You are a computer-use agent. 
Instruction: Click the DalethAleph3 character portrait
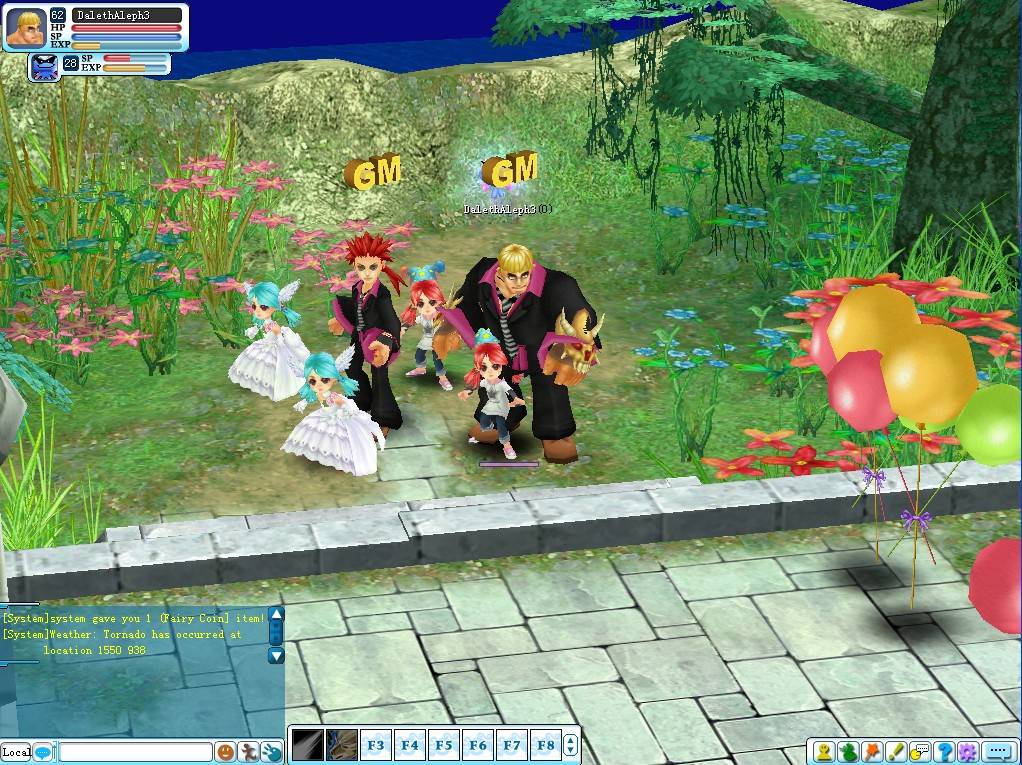[x=25, y=28]
